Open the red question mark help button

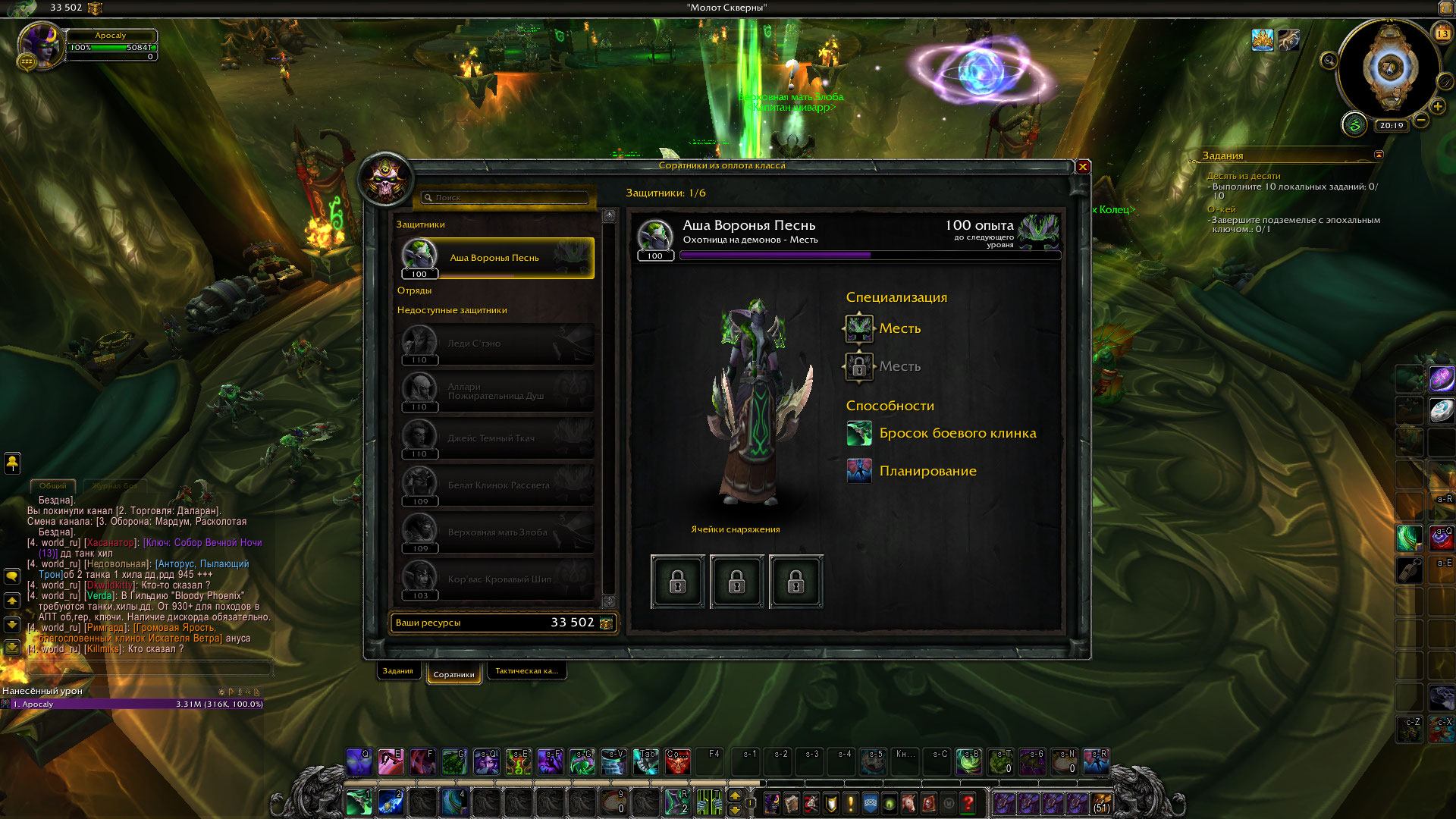click(x=968, y=802)
